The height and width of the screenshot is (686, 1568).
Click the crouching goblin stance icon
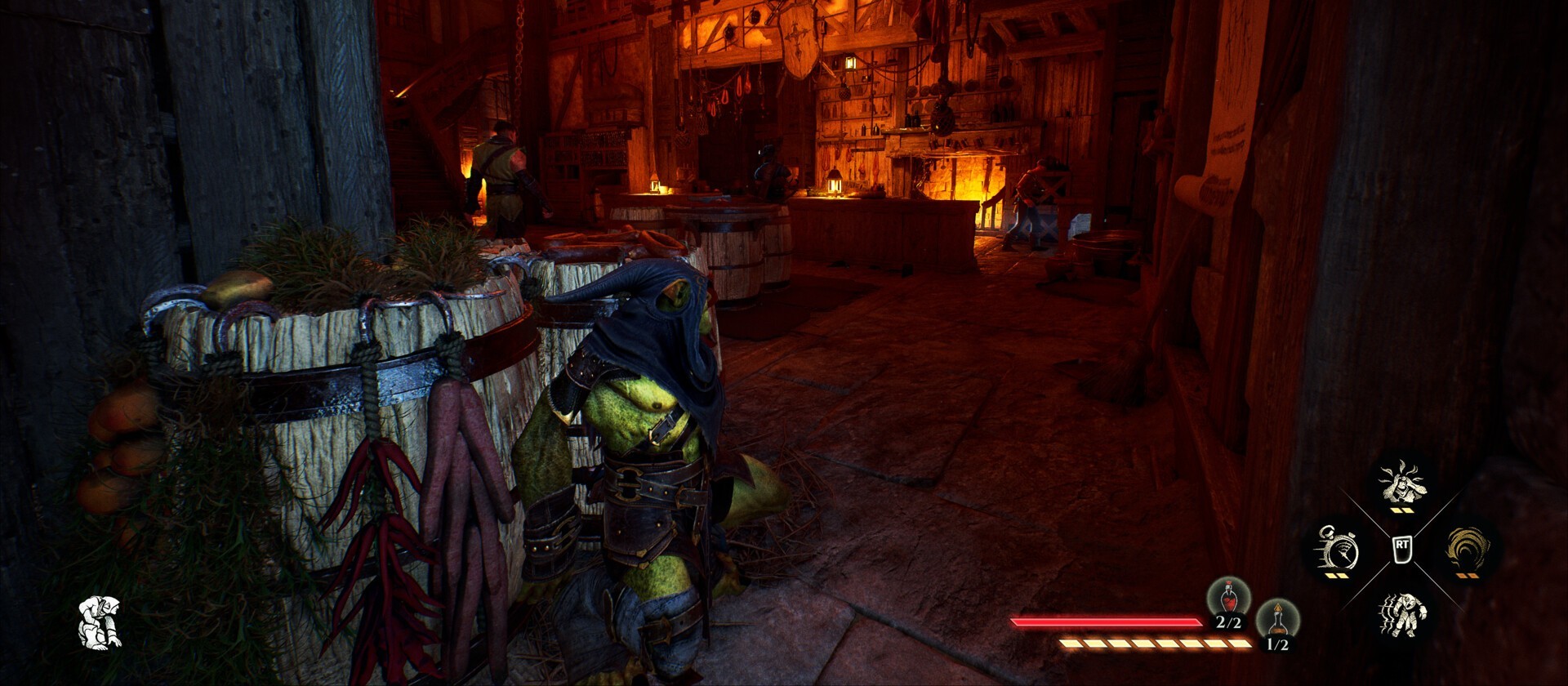click(x=100, y=623)
